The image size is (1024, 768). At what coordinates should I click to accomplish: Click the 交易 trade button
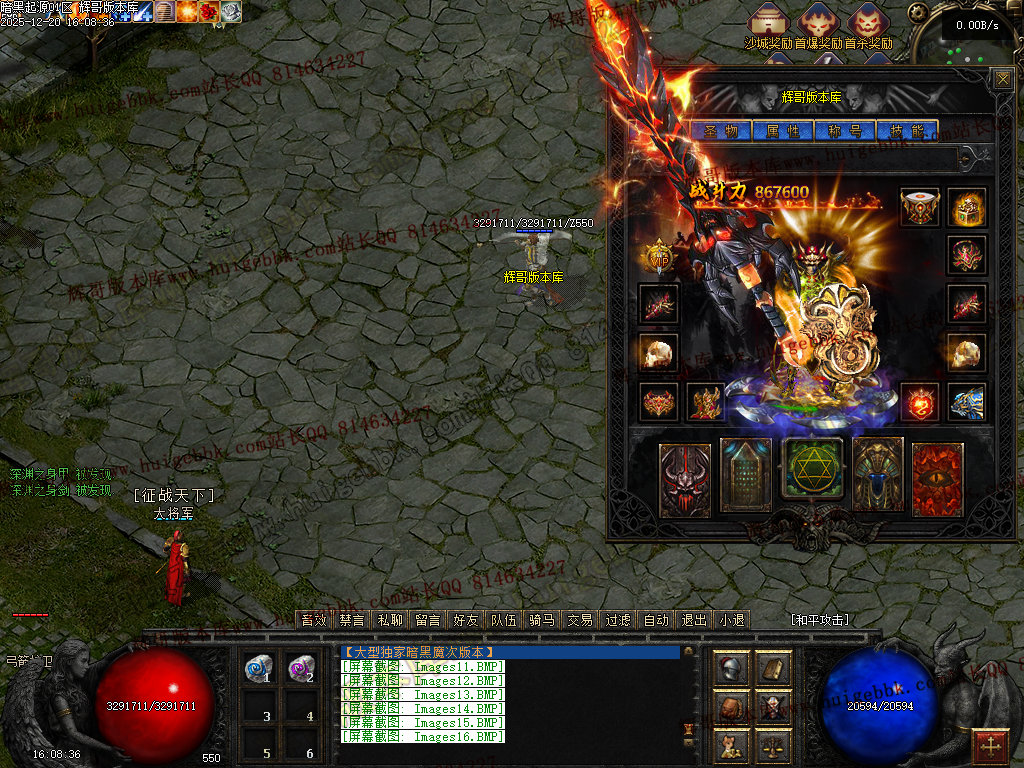580,620
